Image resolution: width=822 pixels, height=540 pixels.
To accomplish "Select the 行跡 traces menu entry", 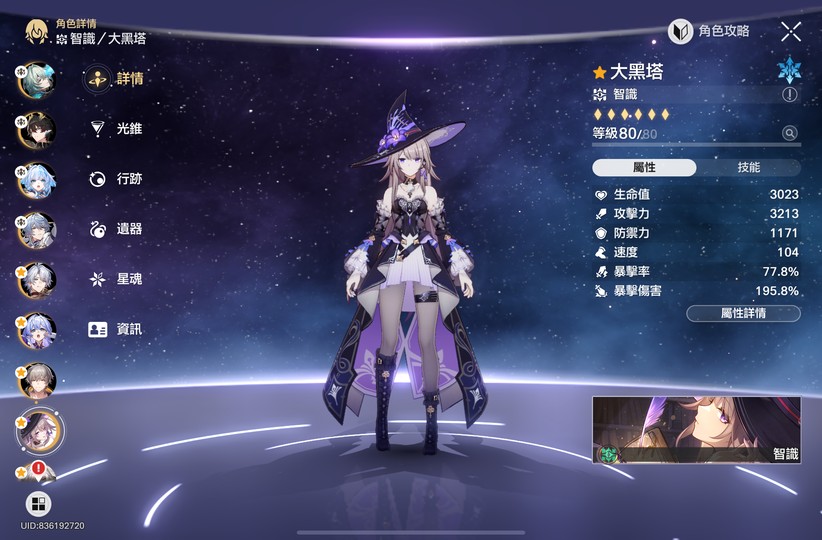I will (115, 179).
